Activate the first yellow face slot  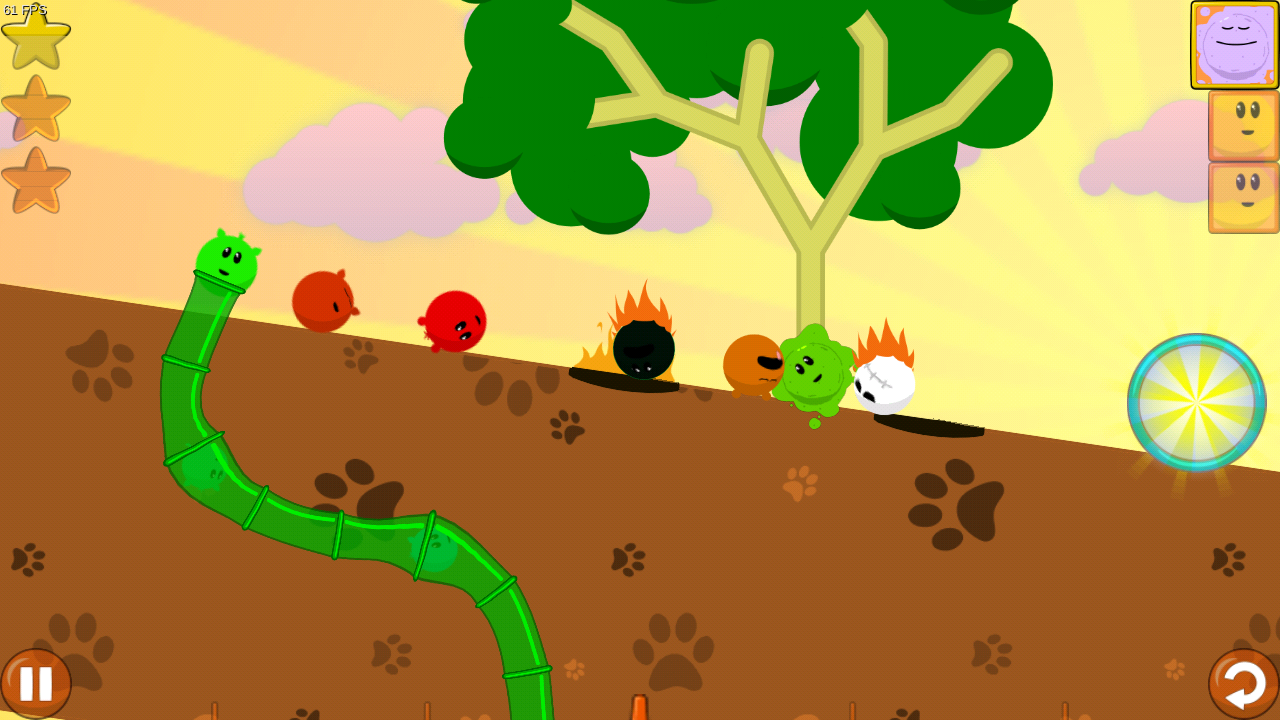[1242, 125]
